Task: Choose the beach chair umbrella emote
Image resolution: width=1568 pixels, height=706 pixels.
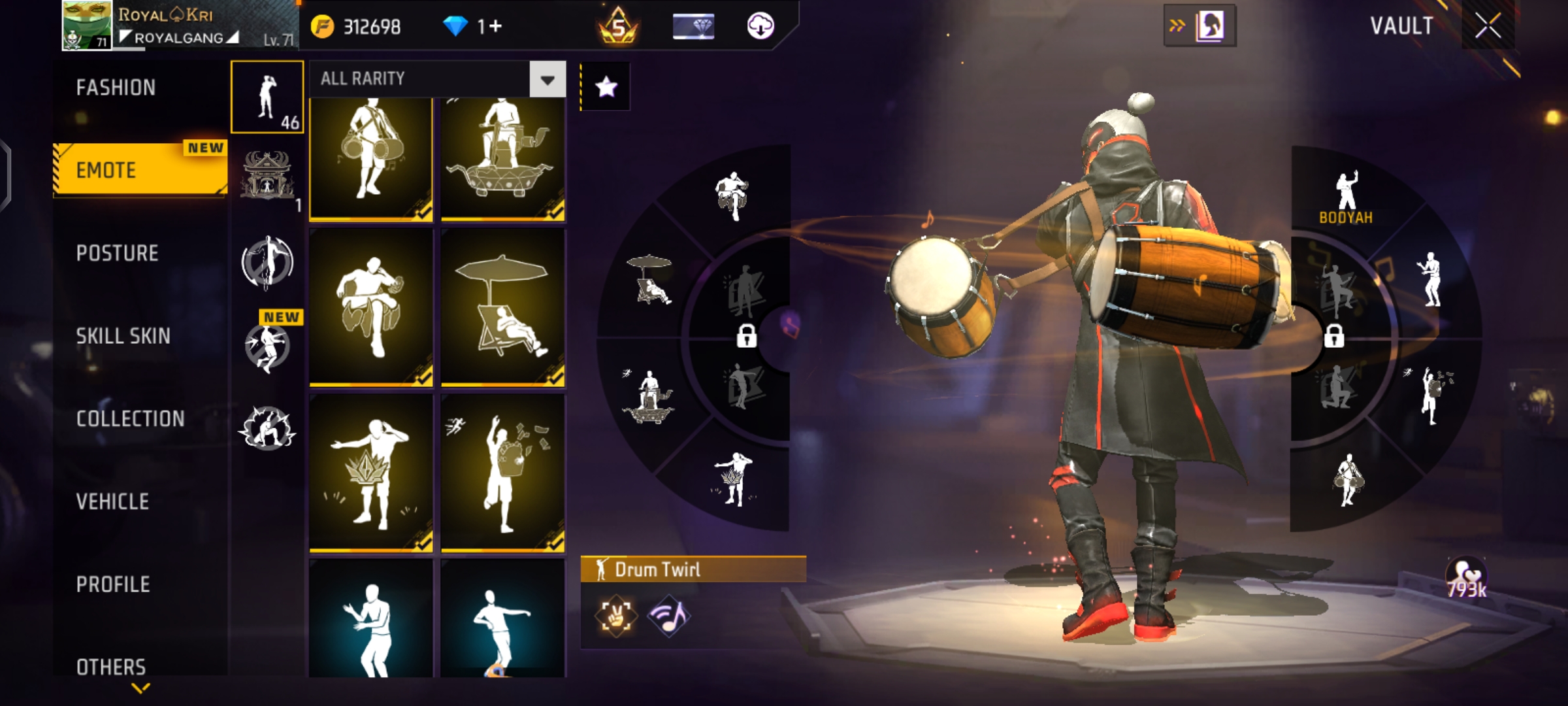Action: [x=502, y=306]
